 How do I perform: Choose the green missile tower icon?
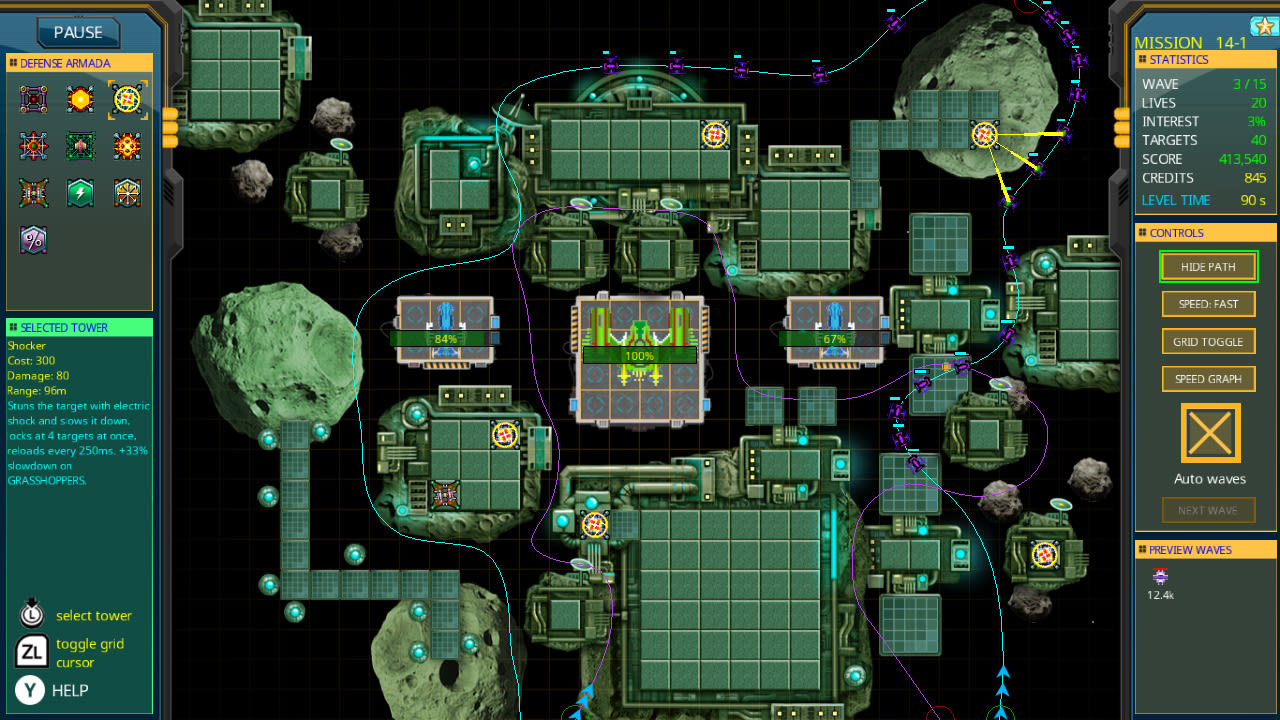pos(80,146)
